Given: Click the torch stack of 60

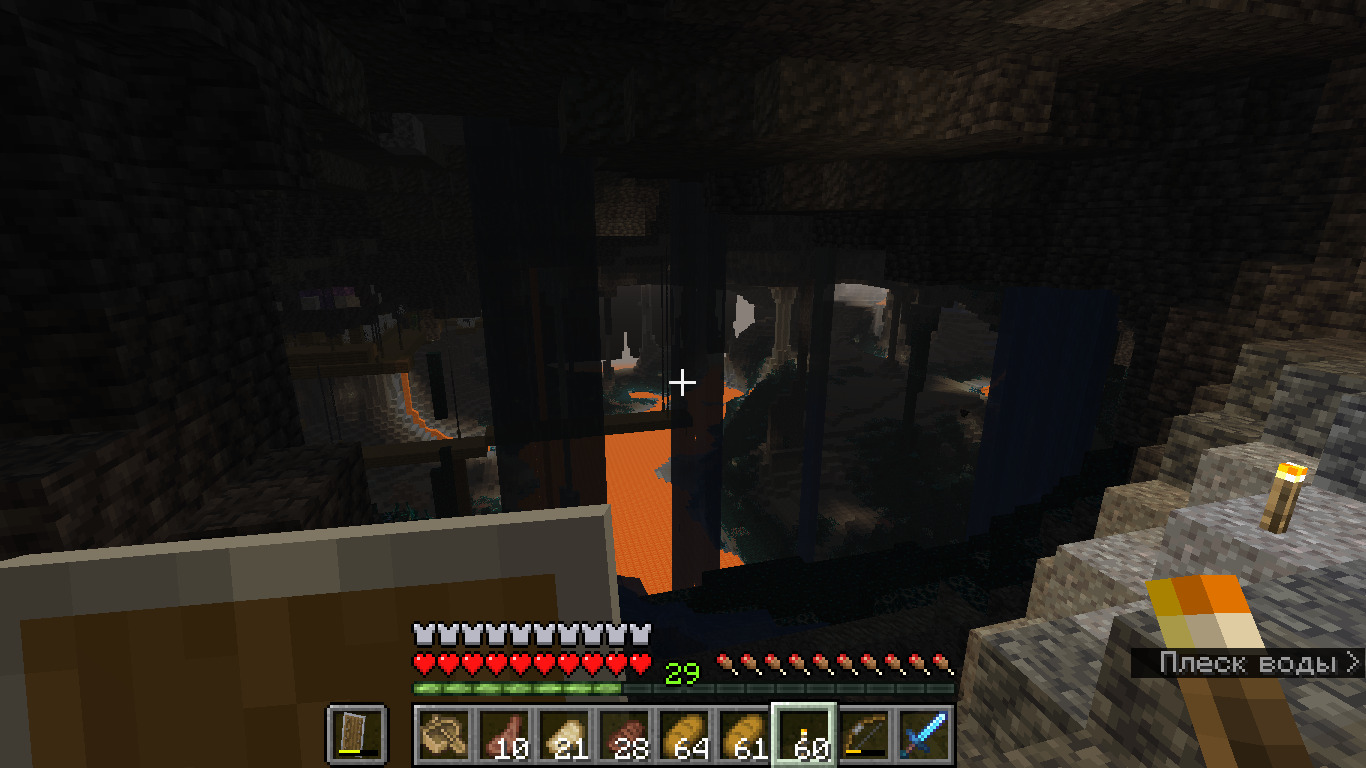Looking at the screenshot, I should 804,734.
